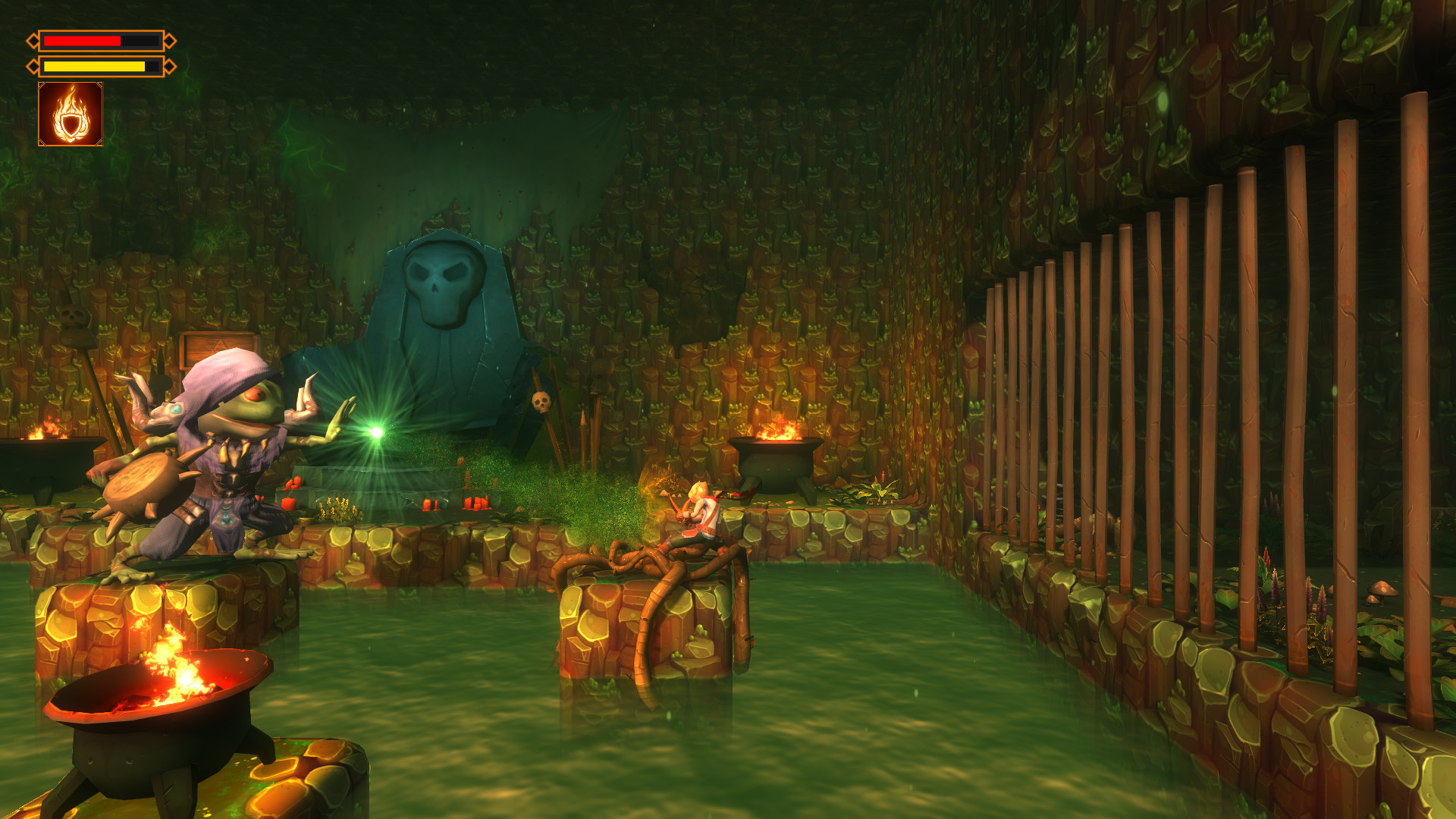Click the glowing green orb spell
Viewport: 1456px width, 819px height.
point(375,432)
